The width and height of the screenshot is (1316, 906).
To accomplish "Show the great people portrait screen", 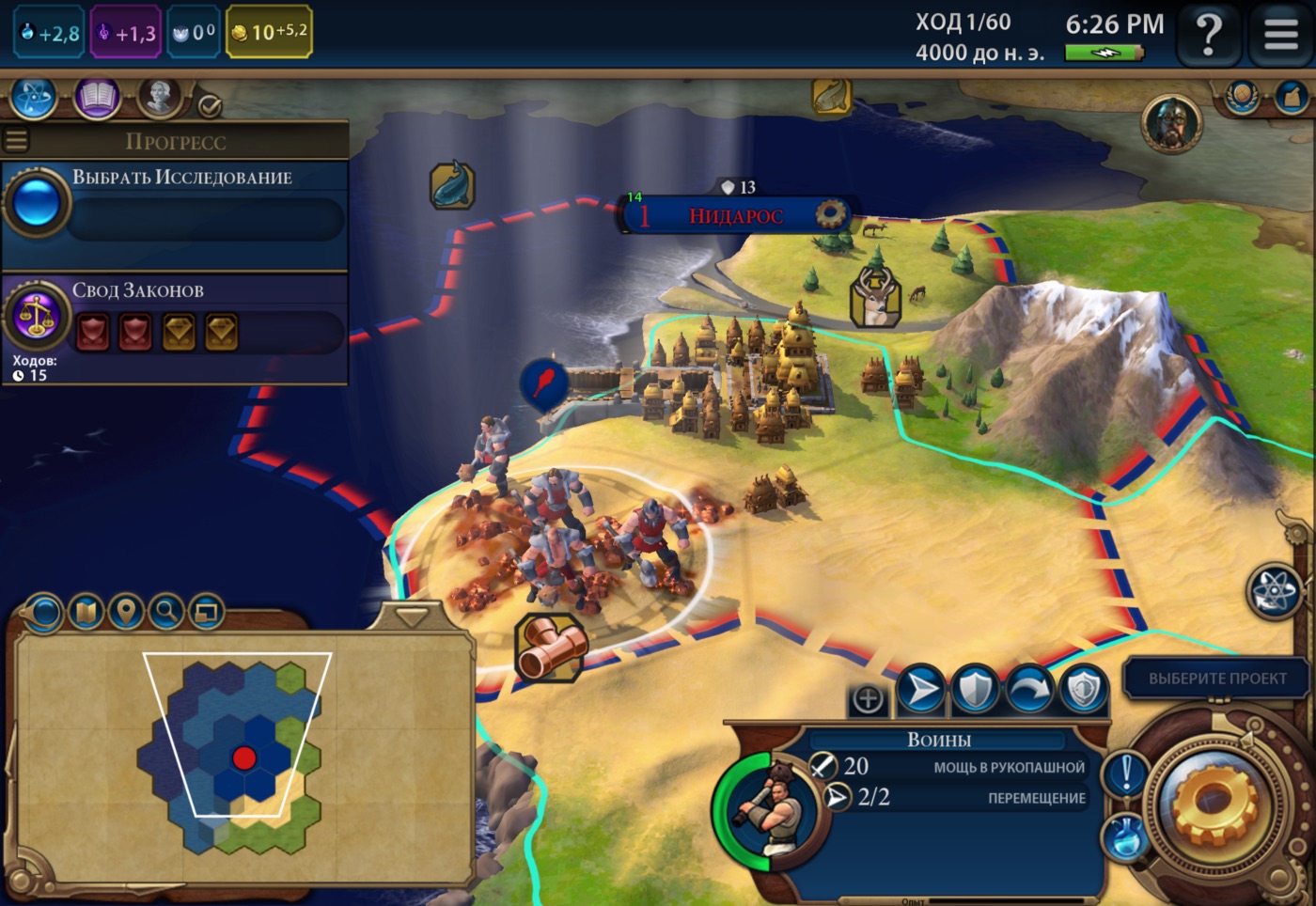I will click(160, 98).
